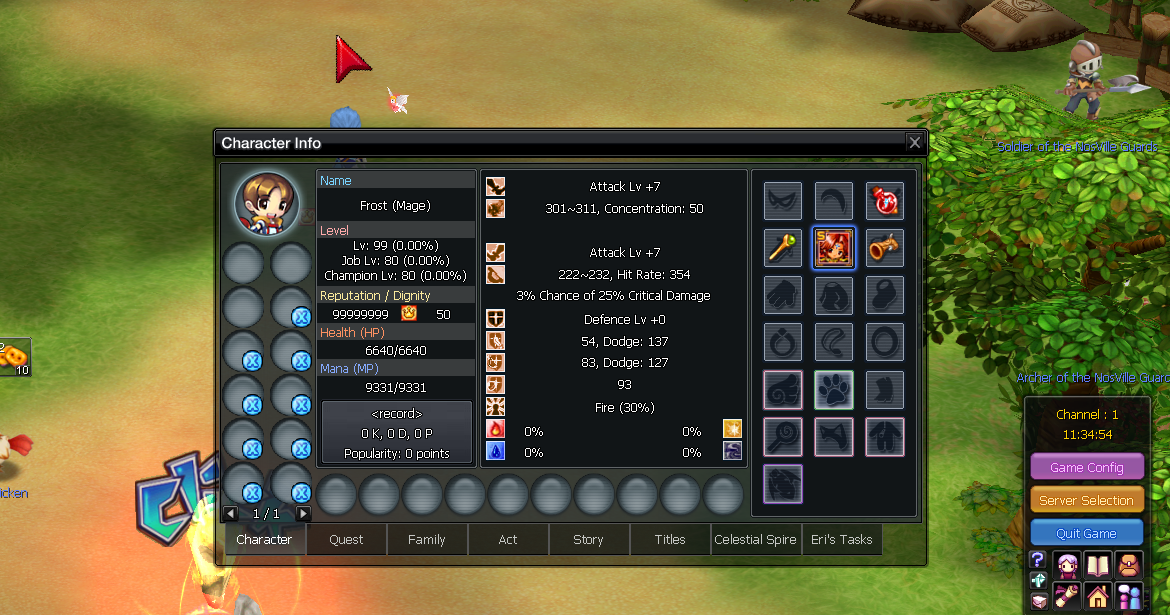Select the wooden horn equipment slot
The width and height of the screenshot is (1170, 615).
884,249
